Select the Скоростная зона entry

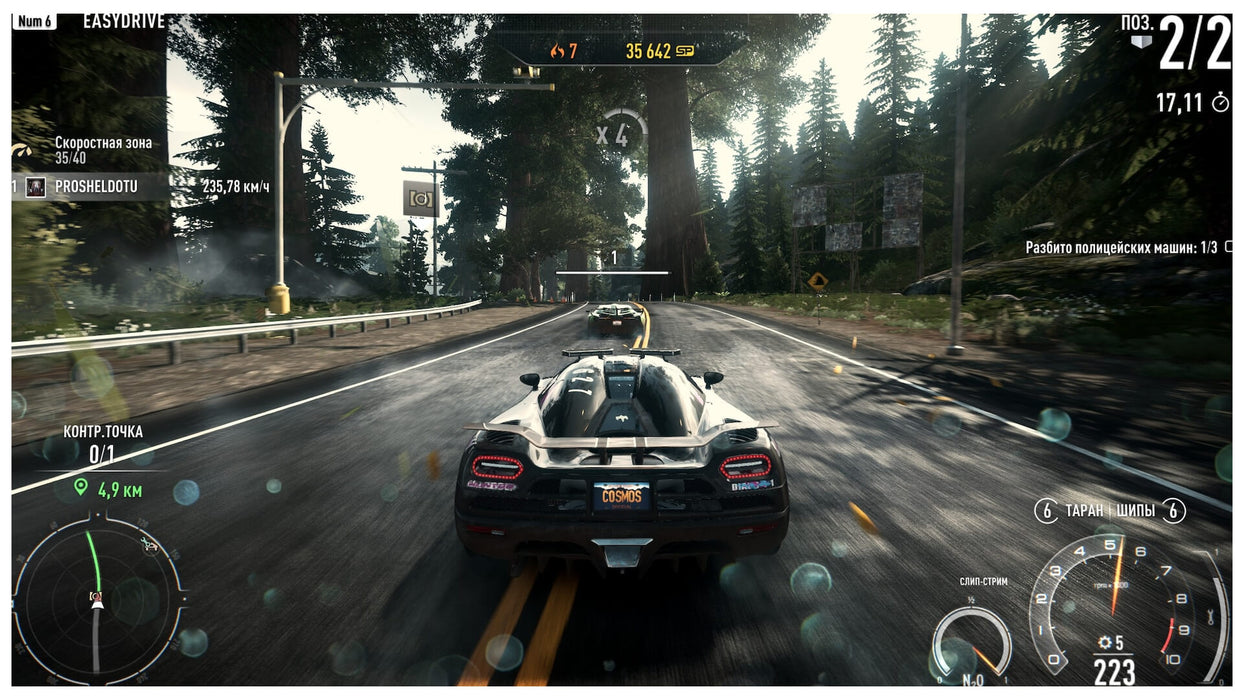[103, 143]
